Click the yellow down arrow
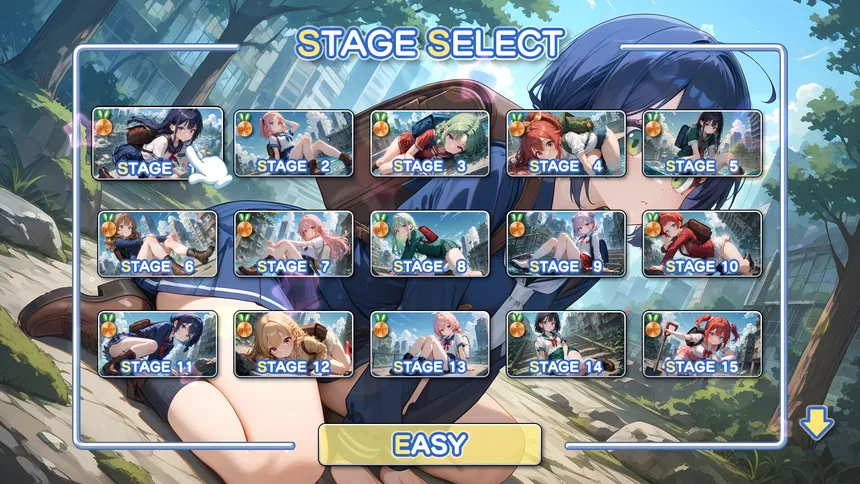The image size is (860, 484). tap(816, 425)
